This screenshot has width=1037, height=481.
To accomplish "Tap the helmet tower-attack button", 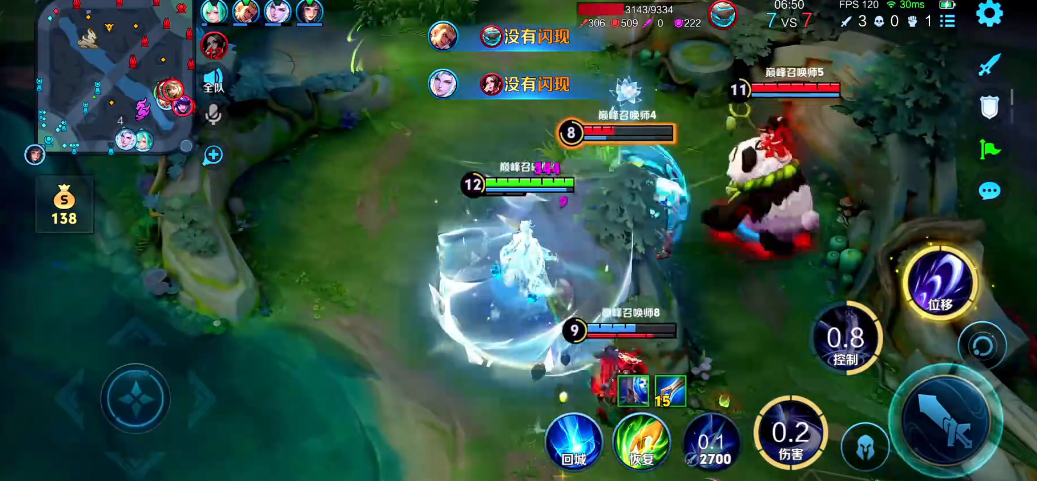I will [864, 446].
